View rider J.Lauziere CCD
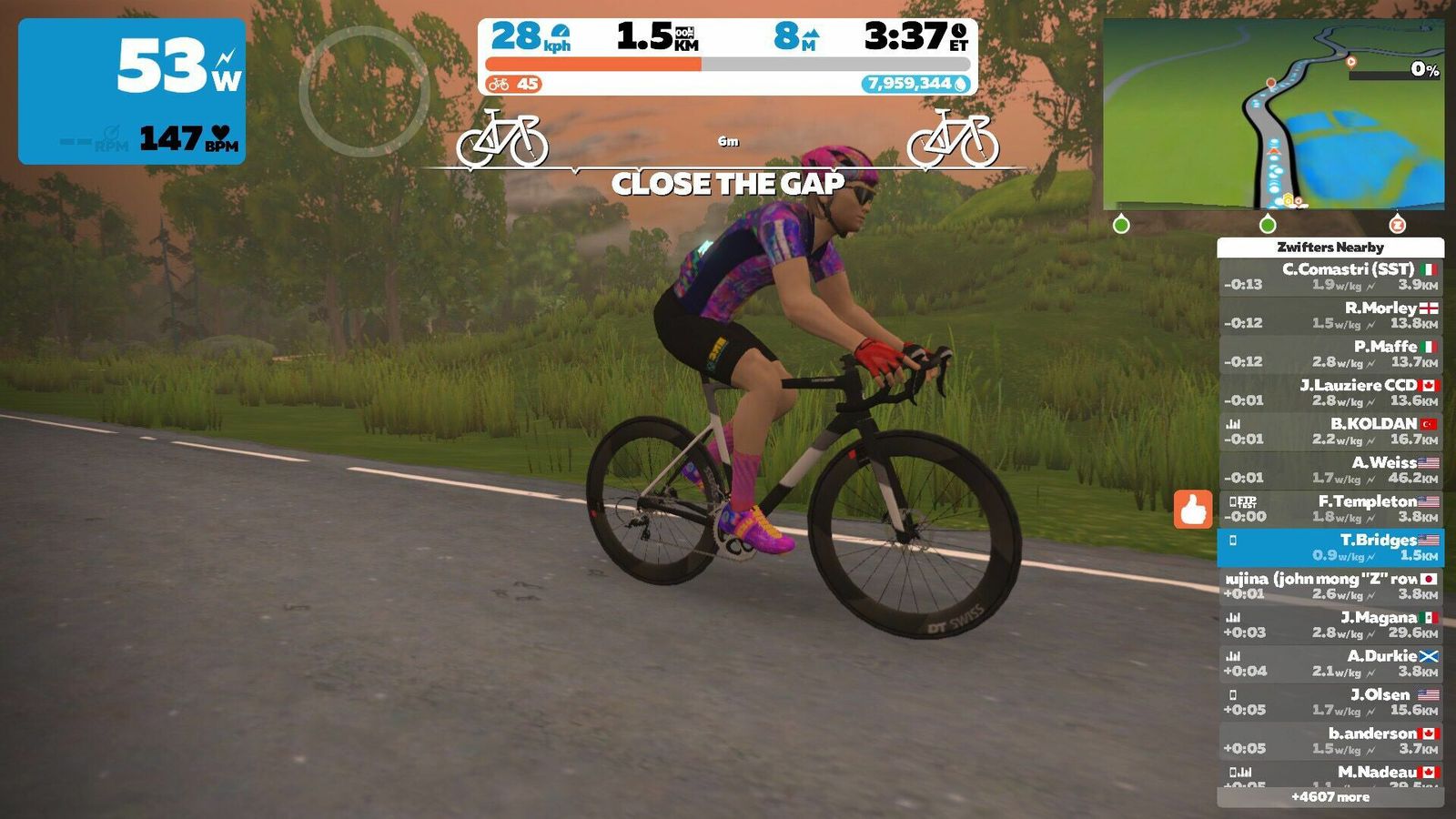This screenshot has height=819, width=1456. click(1330, 392)
